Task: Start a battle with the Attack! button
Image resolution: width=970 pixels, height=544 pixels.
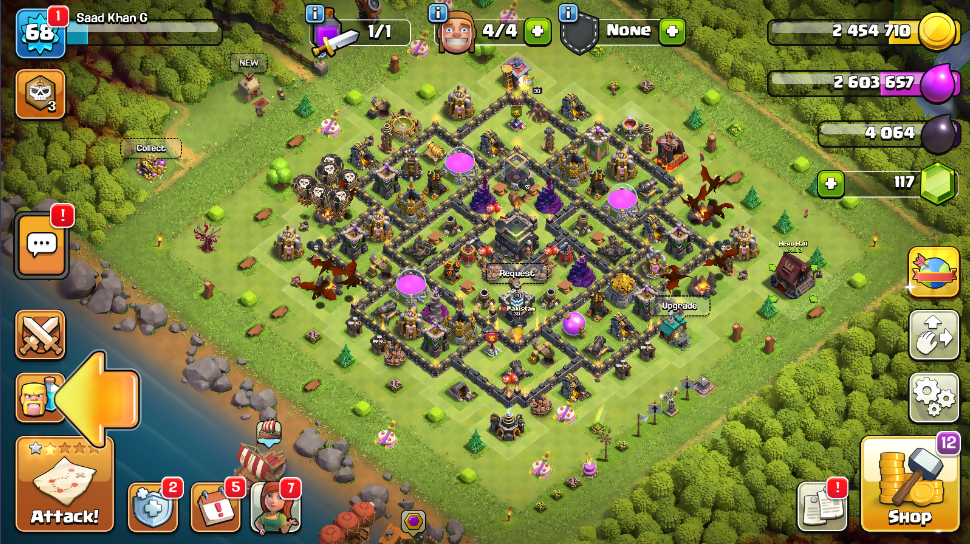Action: [x=64, y=484]
